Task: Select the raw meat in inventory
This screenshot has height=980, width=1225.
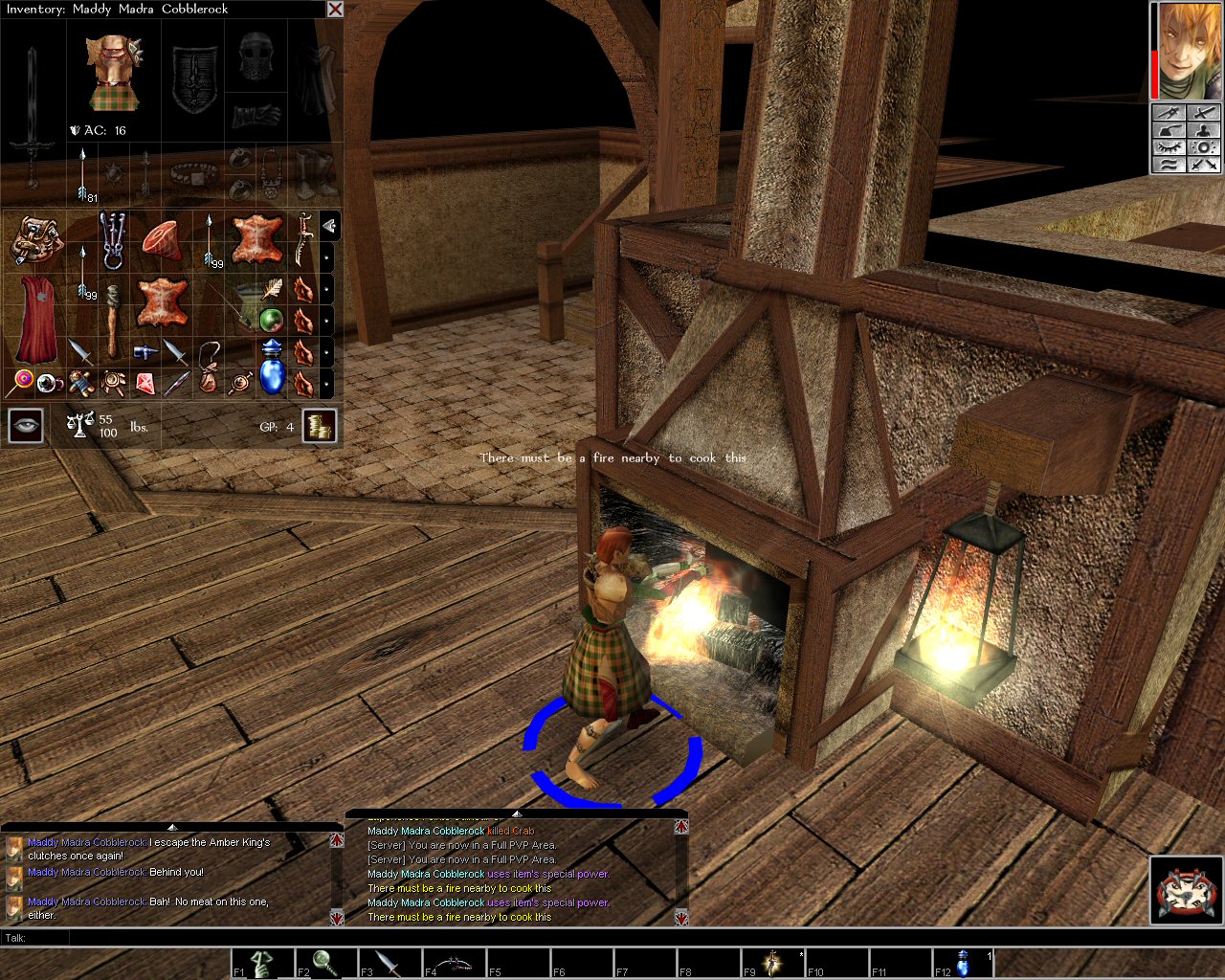Action: pyautogui.click(x=164, y=239)
